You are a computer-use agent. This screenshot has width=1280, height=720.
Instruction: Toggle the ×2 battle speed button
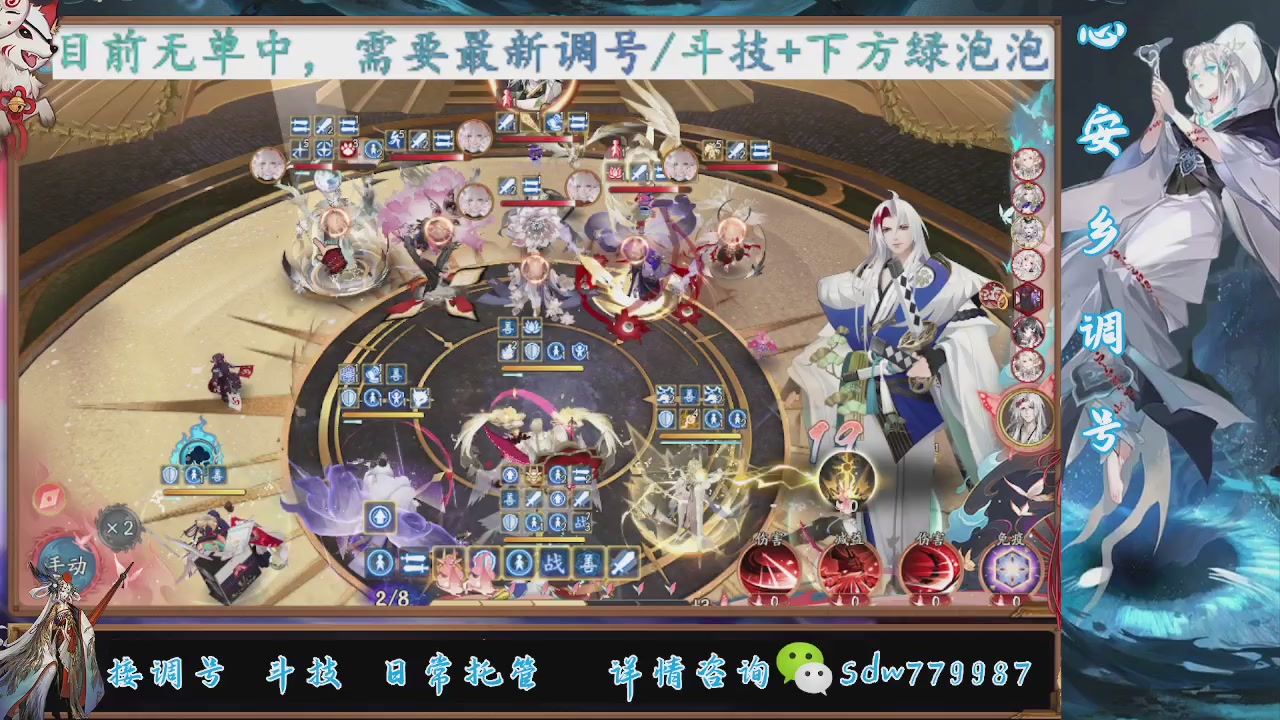(x=122, y=527)
